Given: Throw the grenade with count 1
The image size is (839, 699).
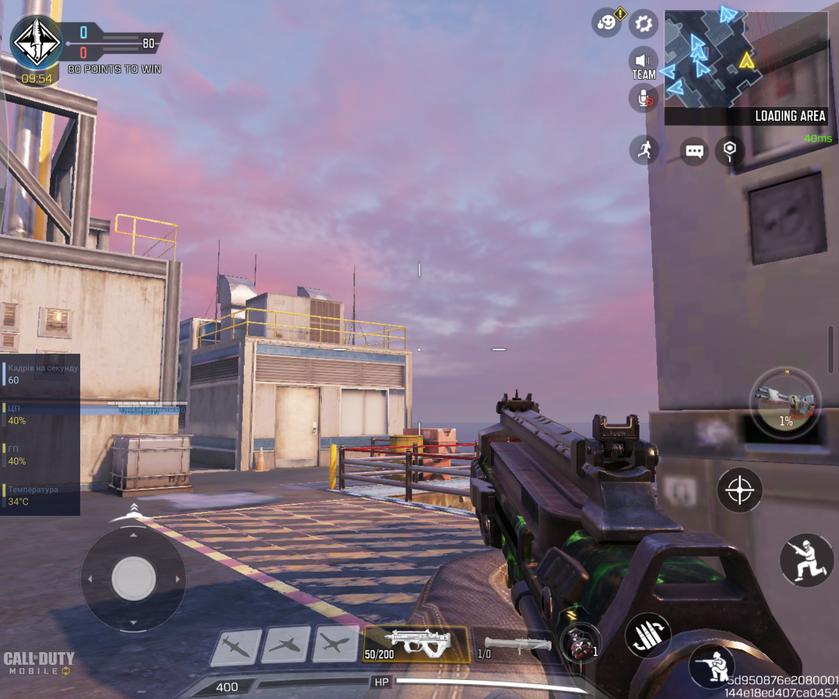Looking at the screenshot, I should [x=579, y=644].
